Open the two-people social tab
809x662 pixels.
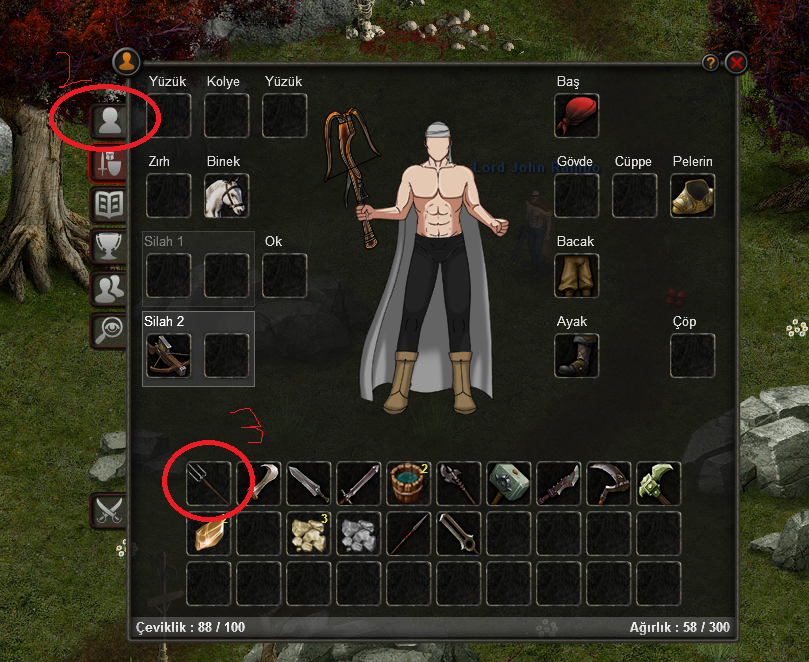[108, 289]
